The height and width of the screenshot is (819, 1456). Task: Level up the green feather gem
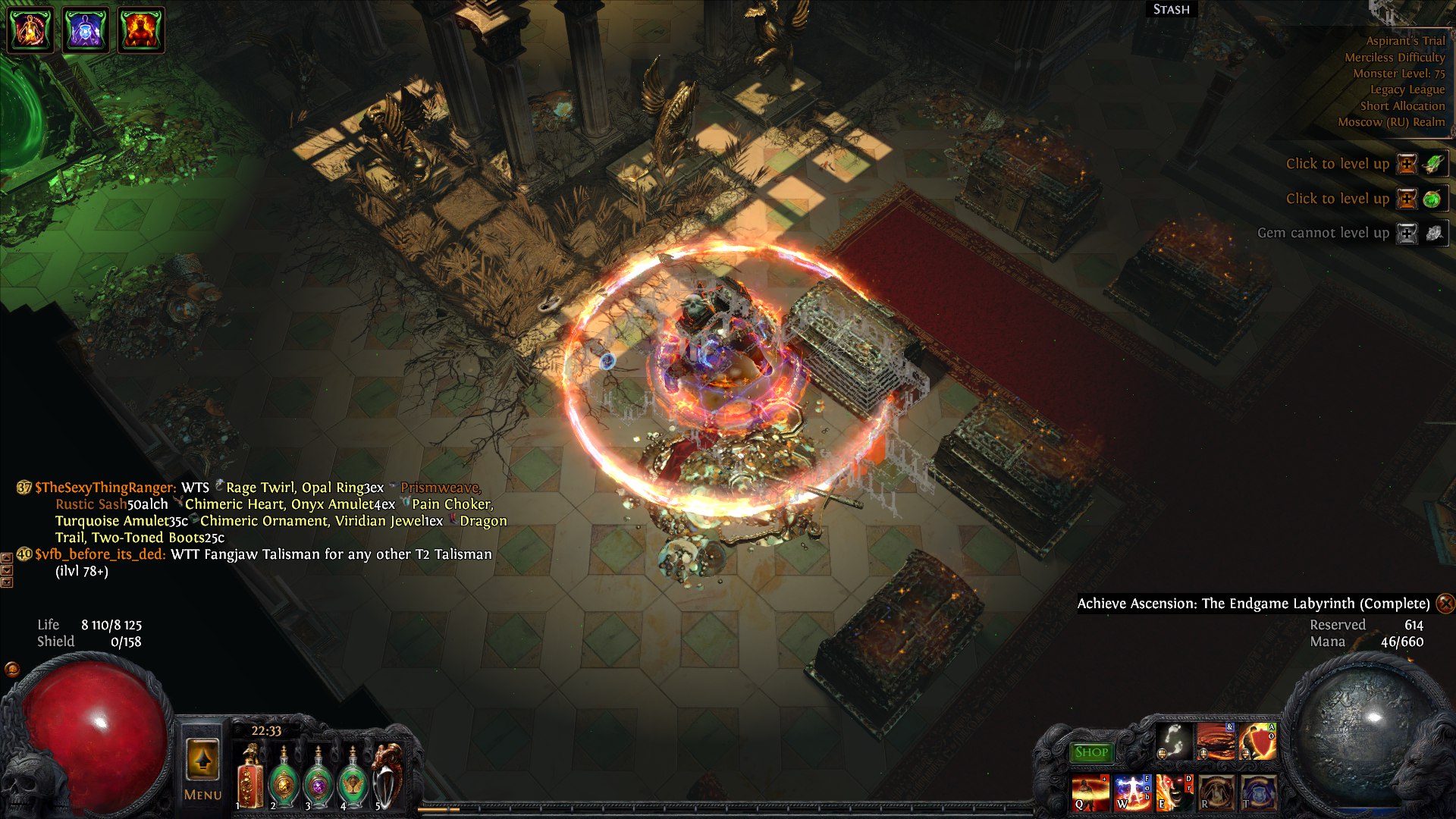click(1407, 164)
